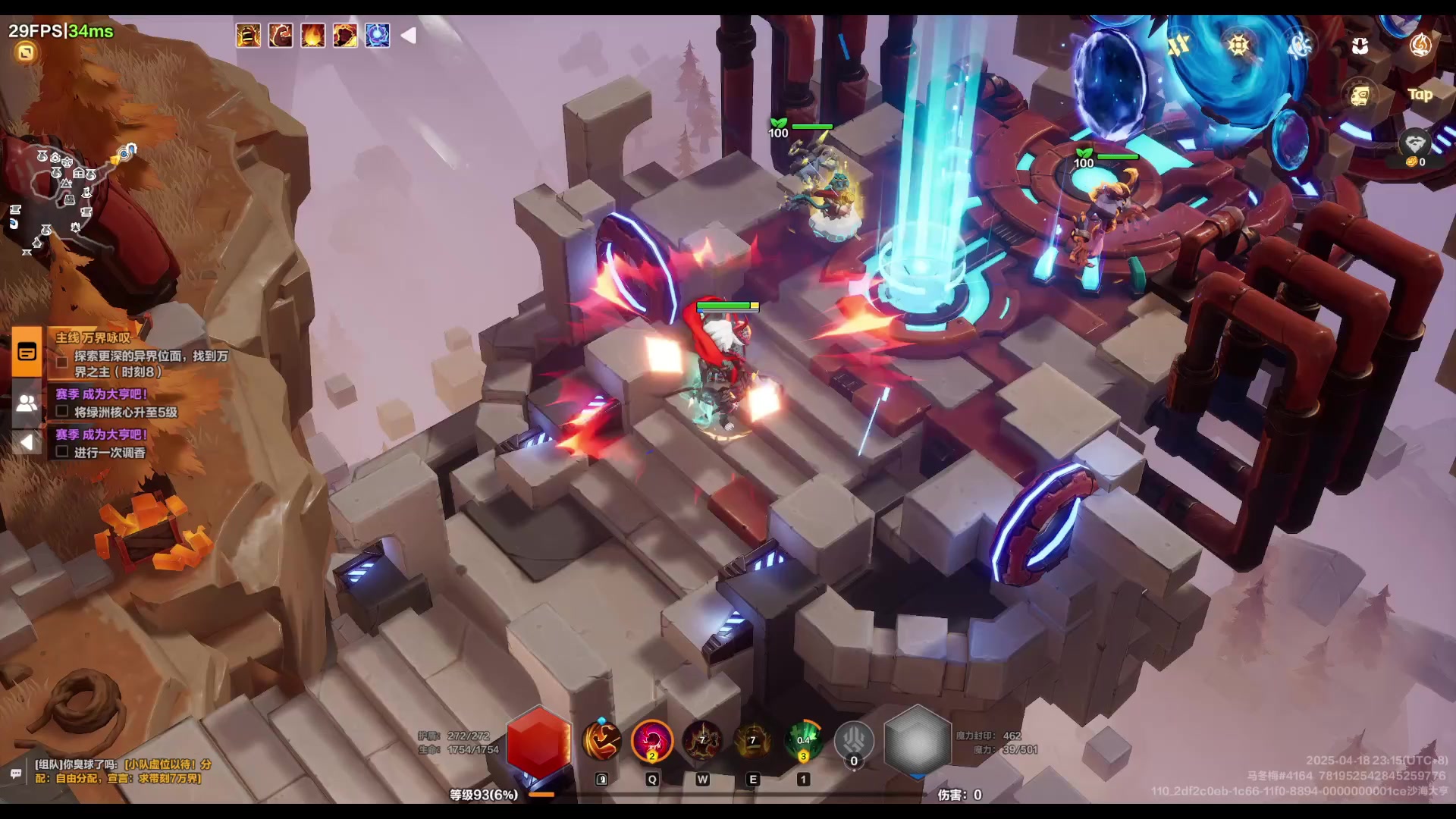Viewport: 1456px width, 819px height.
Task: Click the Tap button
Action: point(1420,95)
